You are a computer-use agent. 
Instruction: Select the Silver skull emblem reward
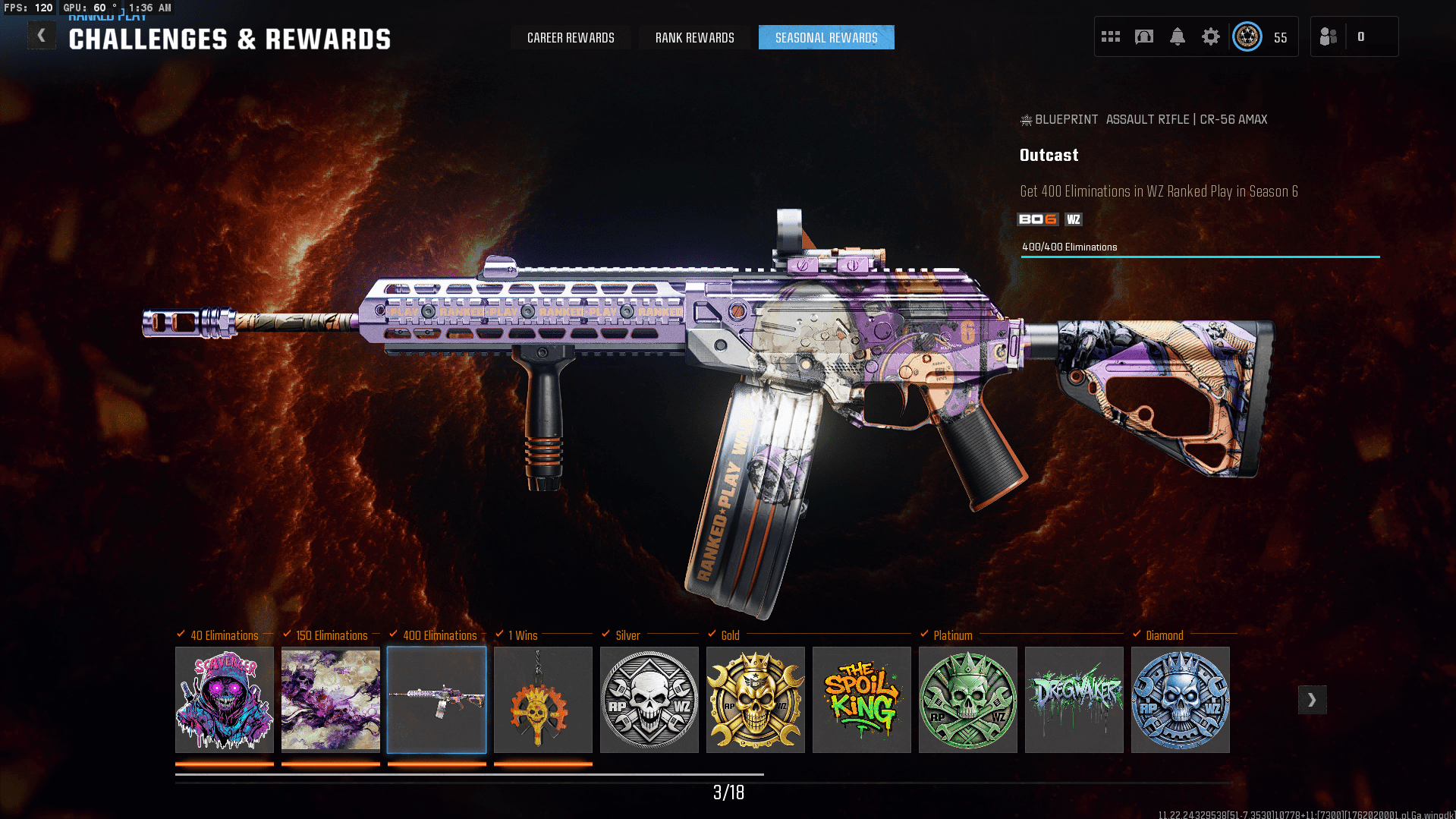(x=649, y=700)
